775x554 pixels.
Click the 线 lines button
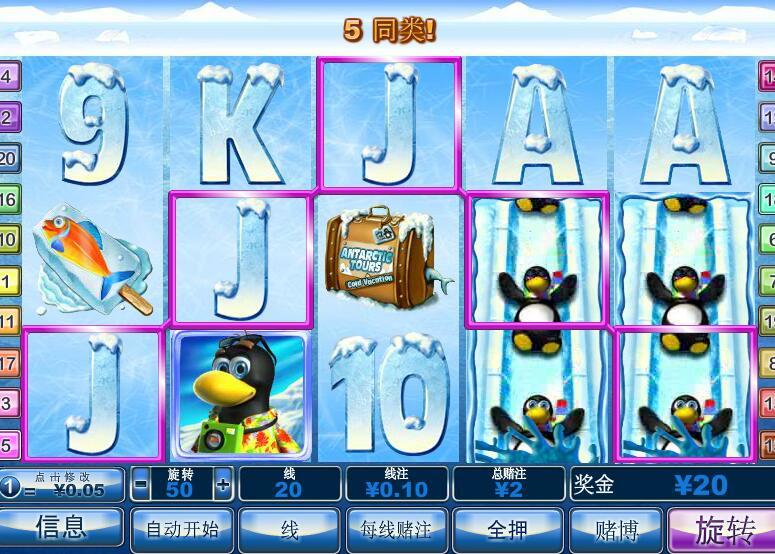(289, 528)
